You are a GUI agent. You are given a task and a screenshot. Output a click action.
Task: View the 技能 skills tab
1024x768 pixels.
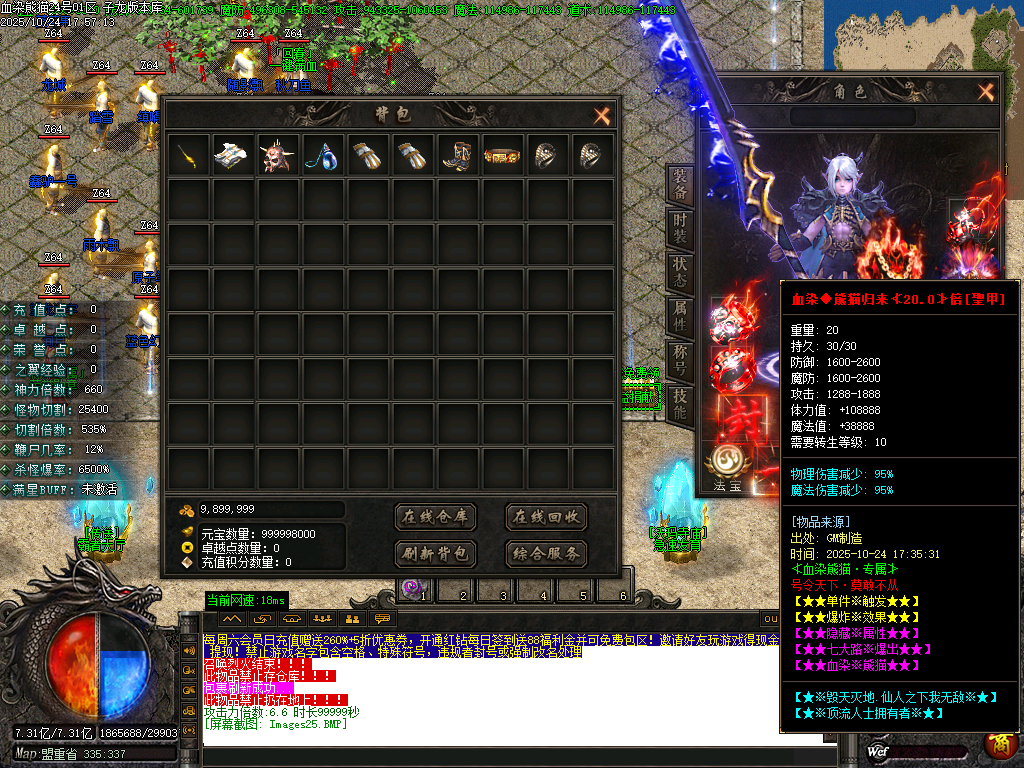pos(680,403)
